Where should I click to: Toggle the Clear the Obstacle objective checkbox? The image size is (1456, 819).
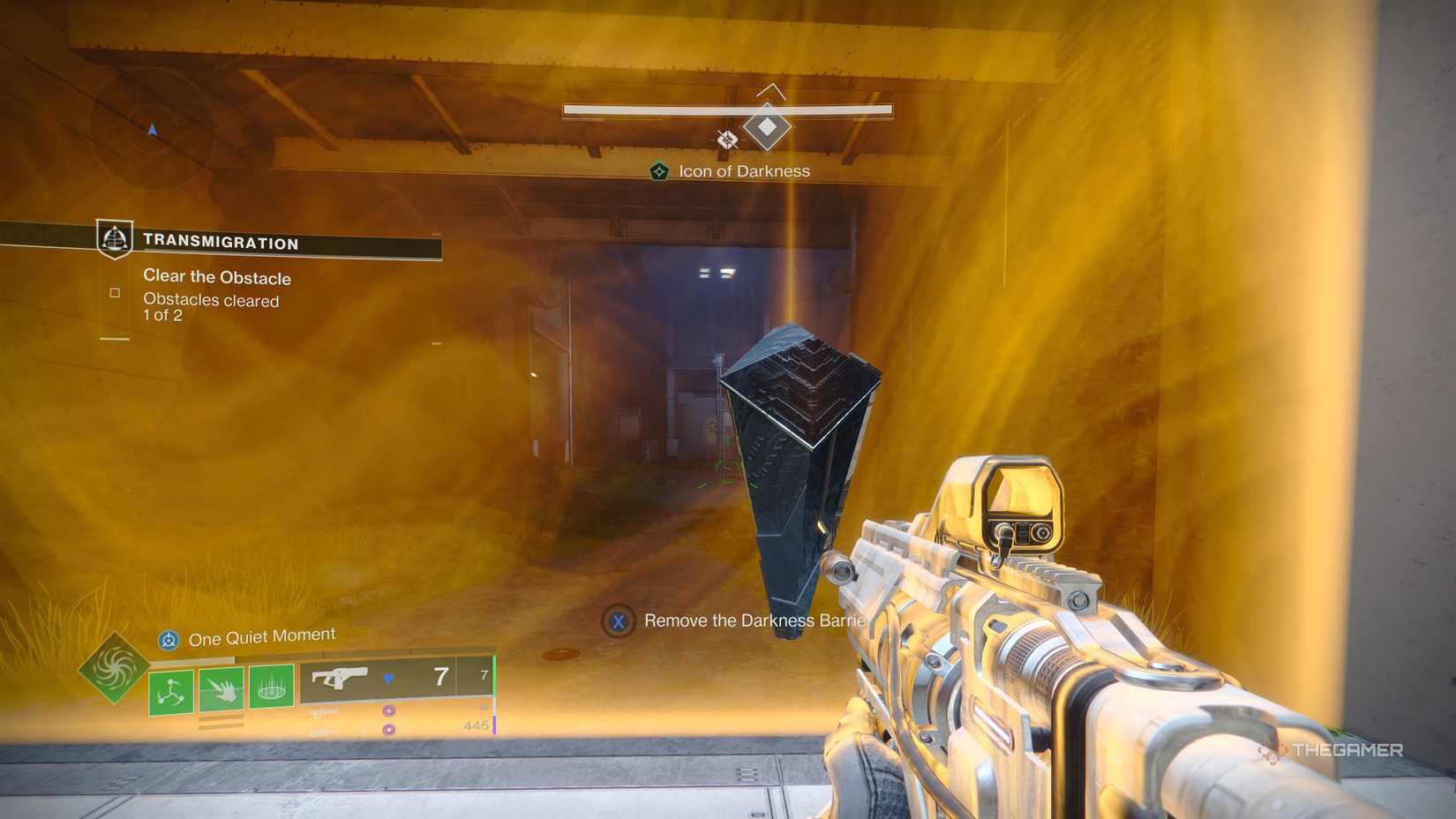pyautogui.click(x=115, y=292)
